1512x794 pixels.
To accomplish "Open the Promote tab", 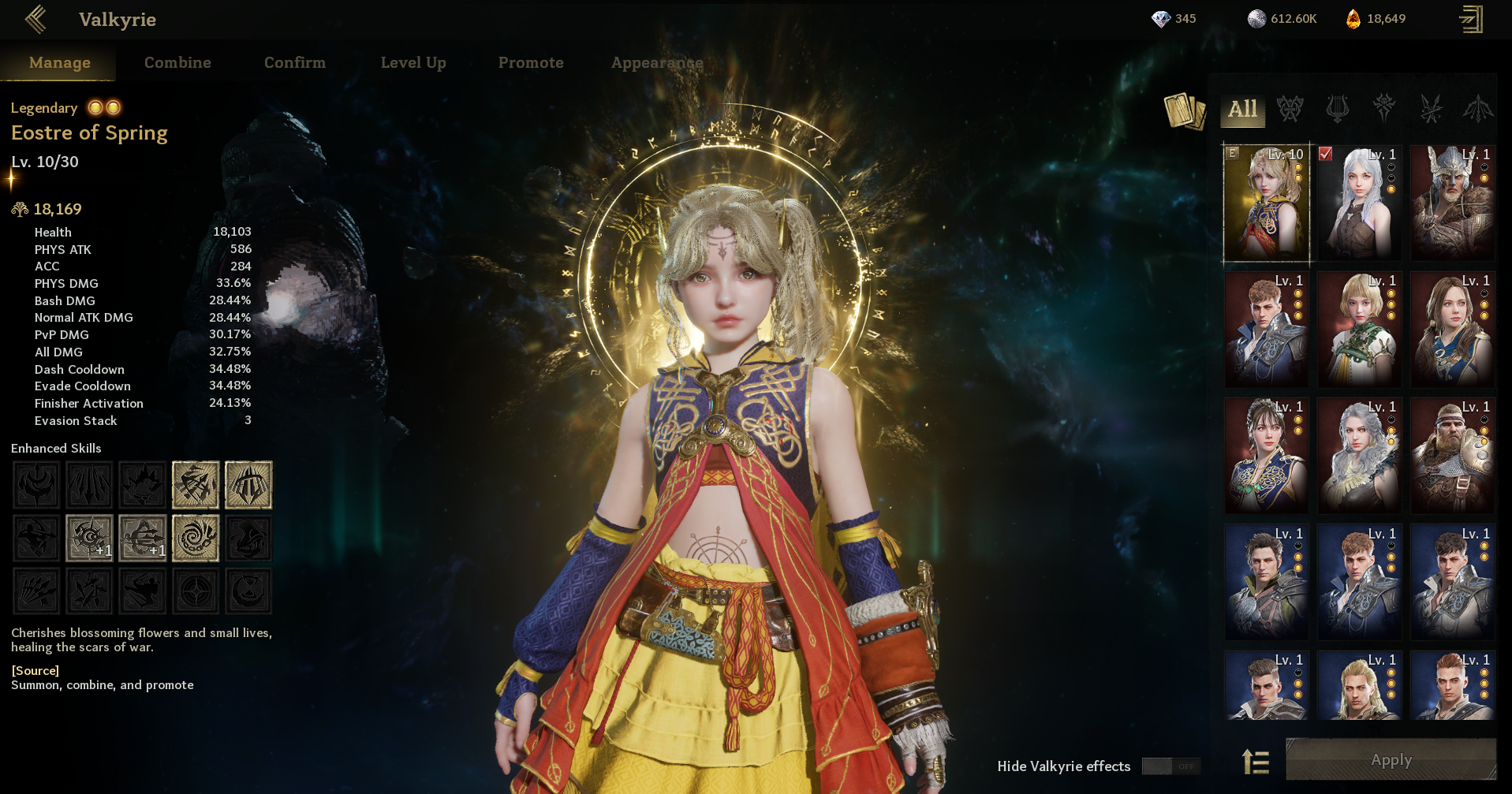I will coord(531,62).
